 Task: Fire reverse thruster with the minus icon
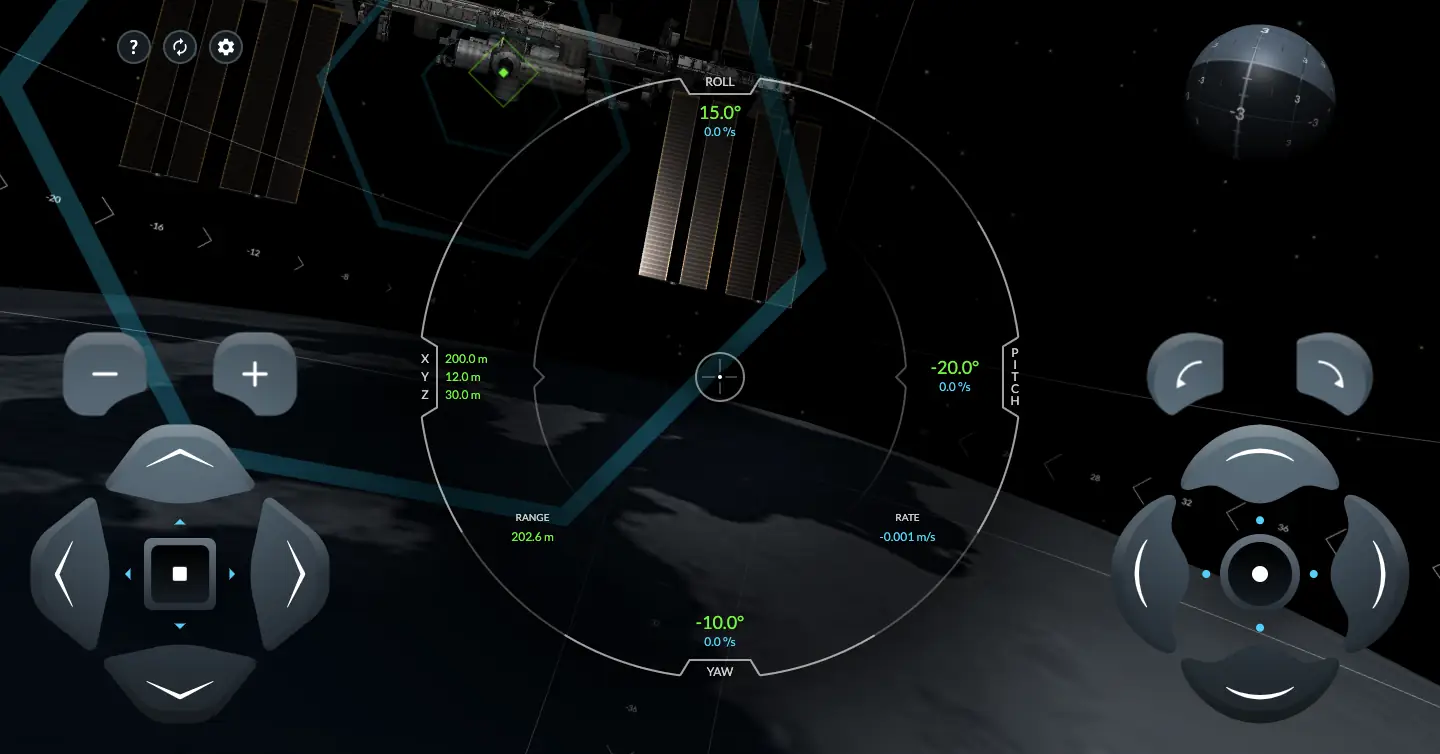[106, 374]
